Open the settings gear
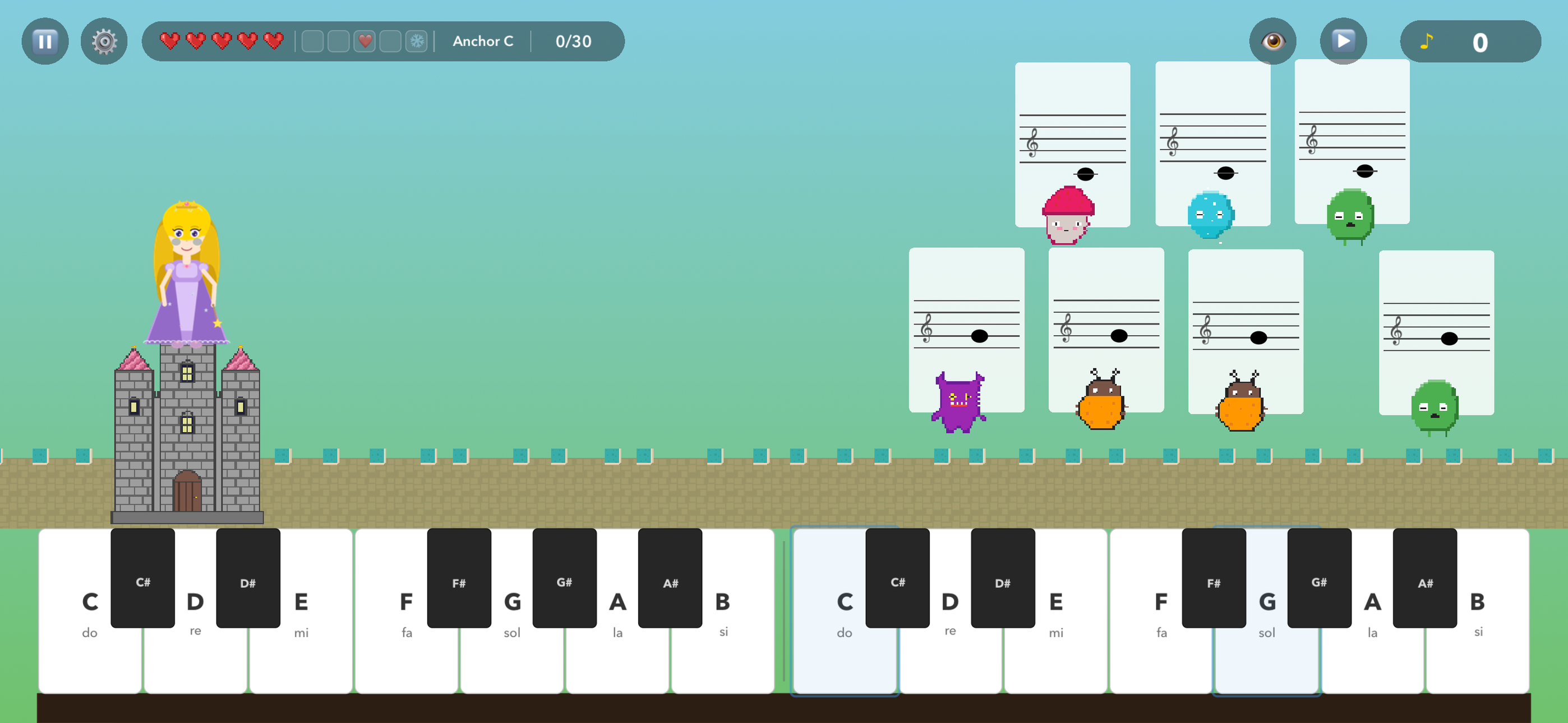1568x723 pixels. tap(104, 41)
